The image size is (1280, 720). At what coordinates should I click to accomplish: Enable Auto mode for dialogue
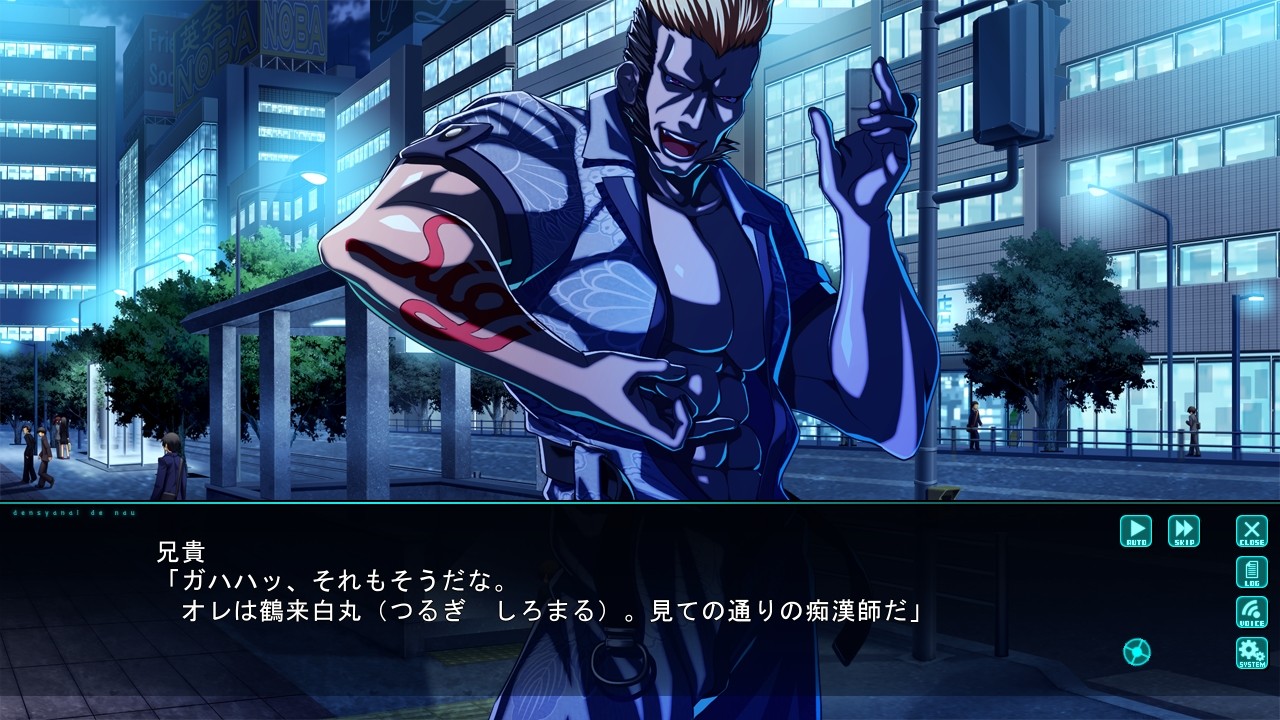point(1136,530)
